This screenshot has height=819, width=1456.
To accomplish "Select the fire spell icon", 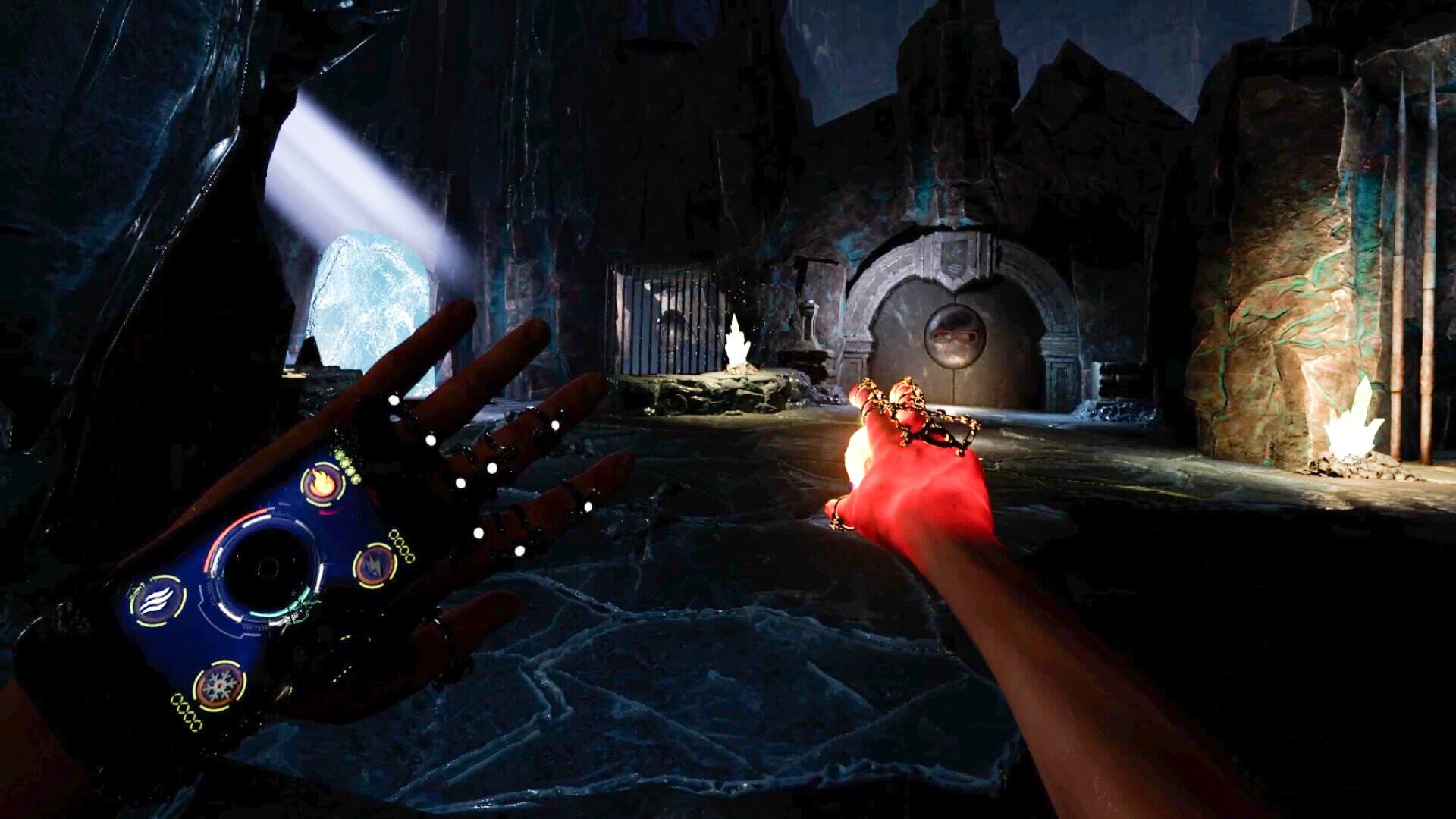I will 322,484.
